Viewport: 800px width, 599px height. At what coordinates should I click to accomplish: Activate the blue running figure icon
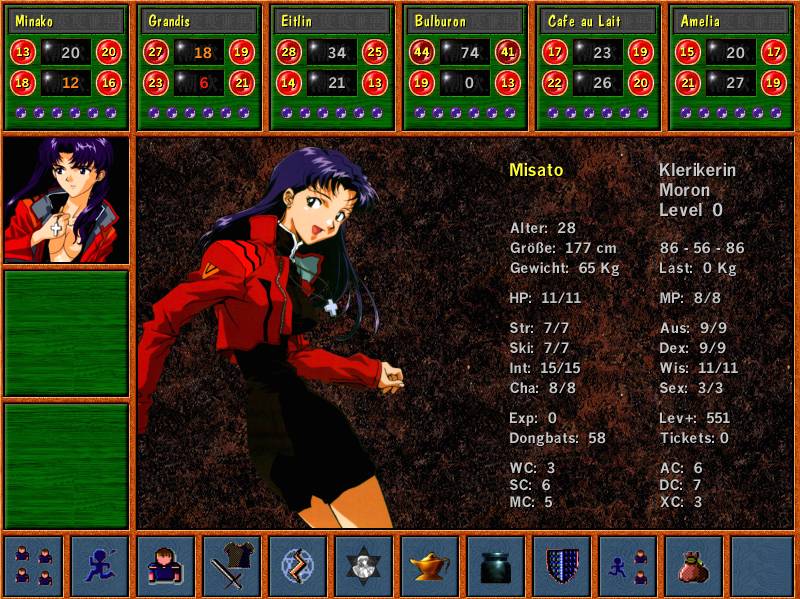(100, 566)
